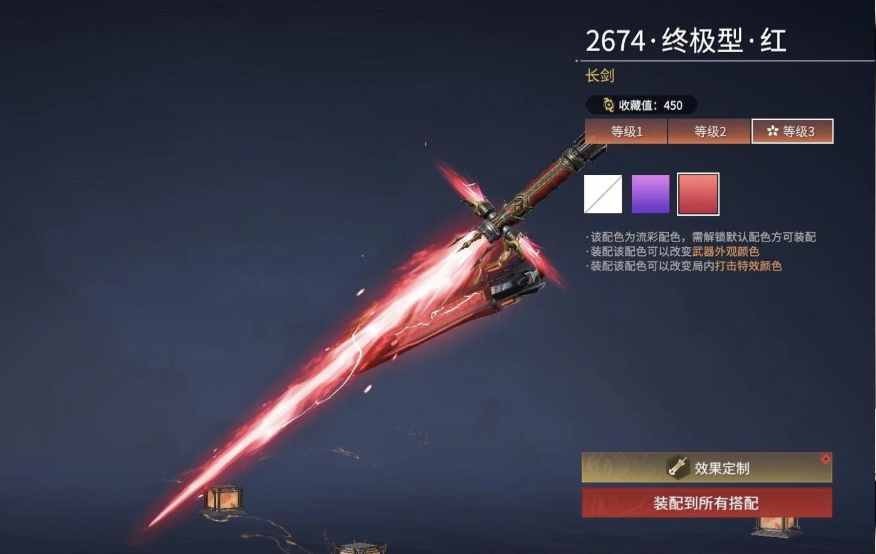The width and height of the screenshot is (876, 554).
Task: Open 效果定制 effect customization
Action: coord(707,467)
